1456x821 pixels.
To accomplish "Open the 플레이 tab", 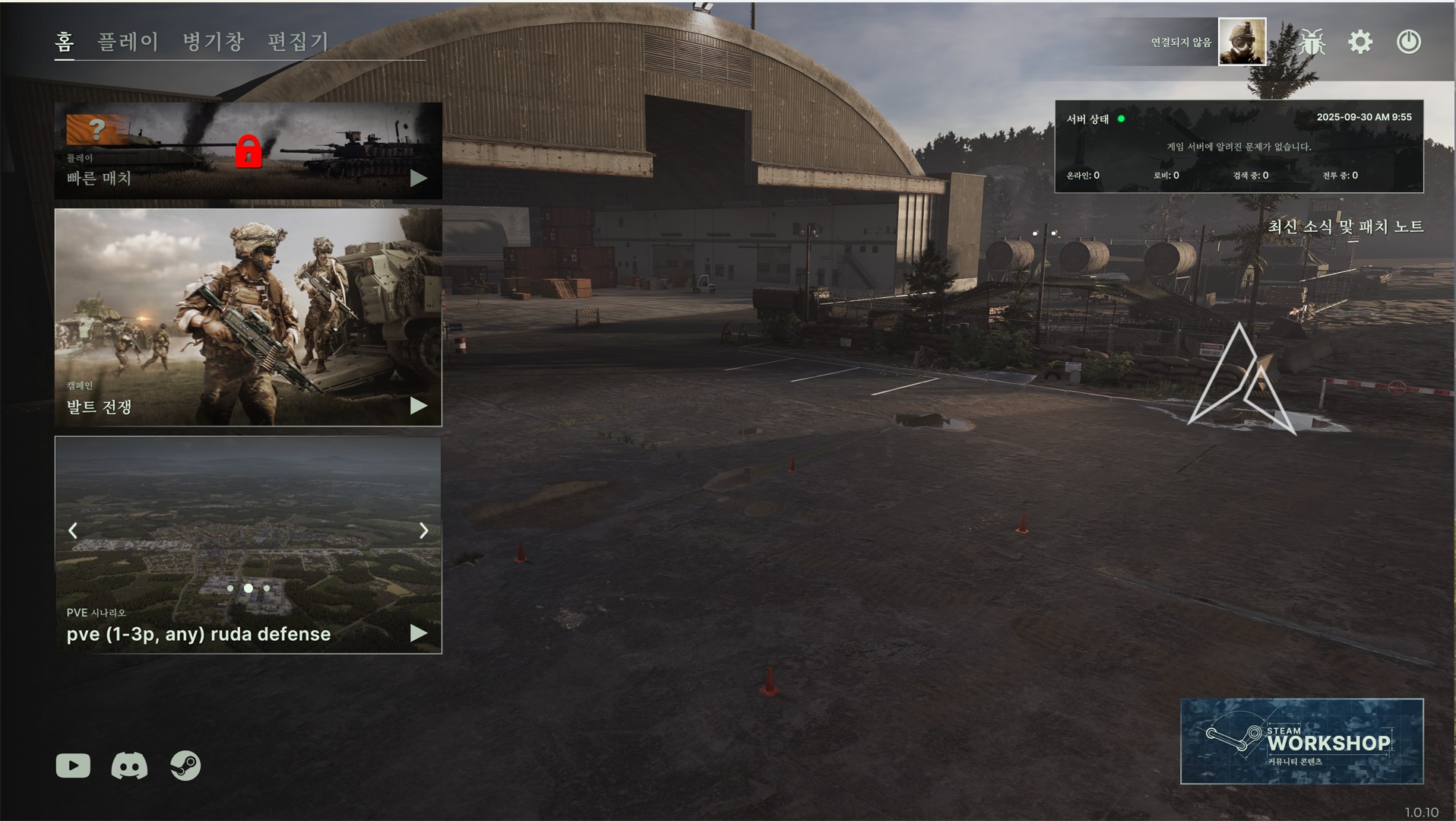I will 128,41.
